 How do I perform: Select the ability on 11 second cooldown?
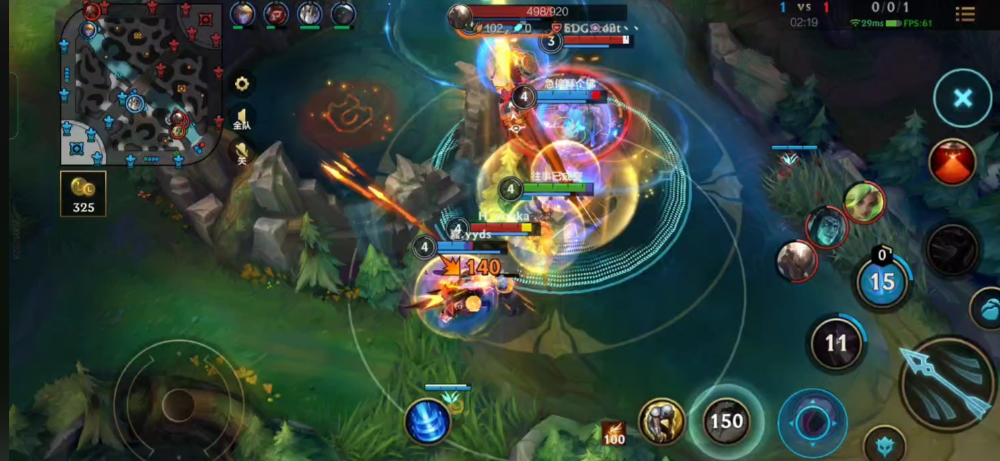pos(836,344)
